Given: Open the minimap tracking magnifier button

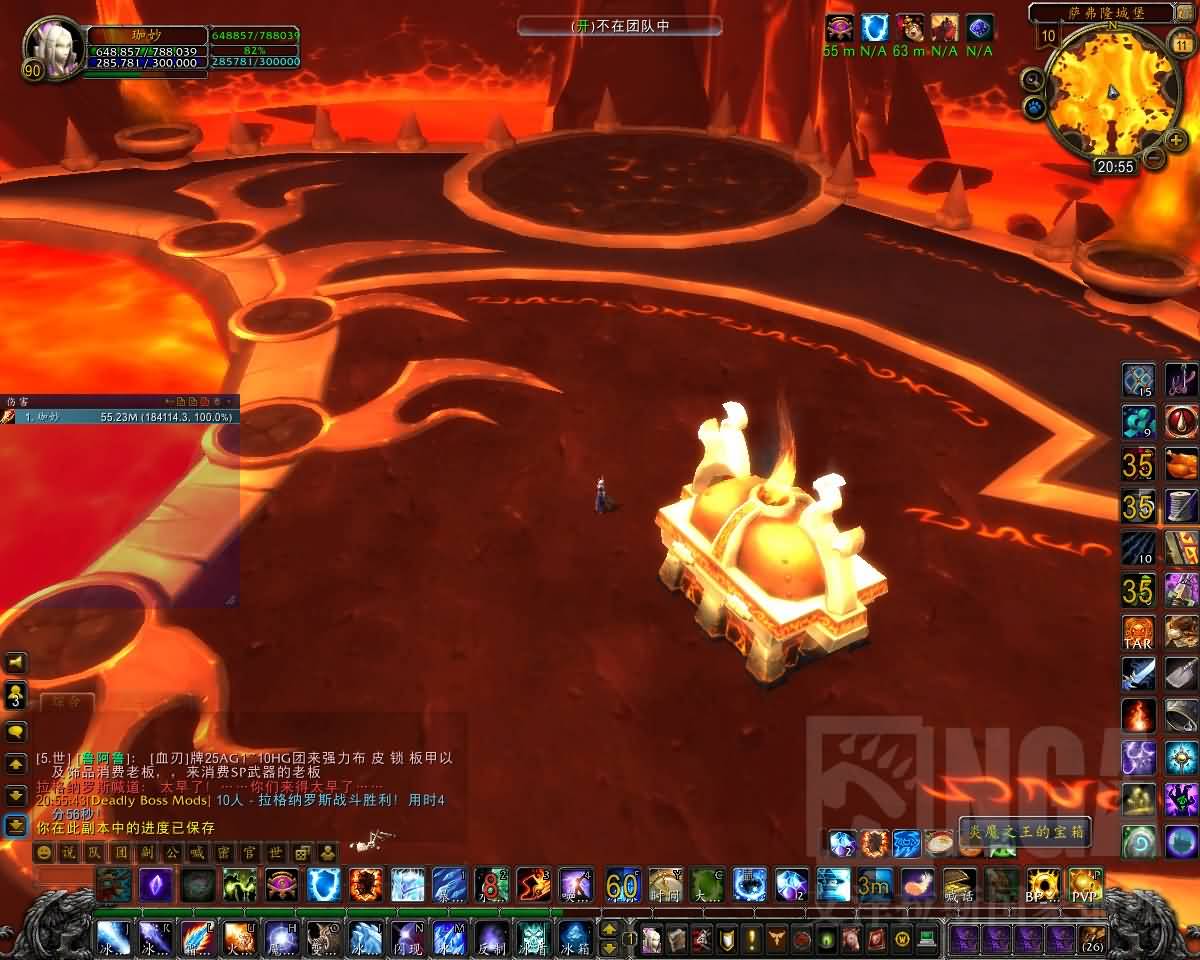Looking at the screenshot, I should pos(1033,78).
